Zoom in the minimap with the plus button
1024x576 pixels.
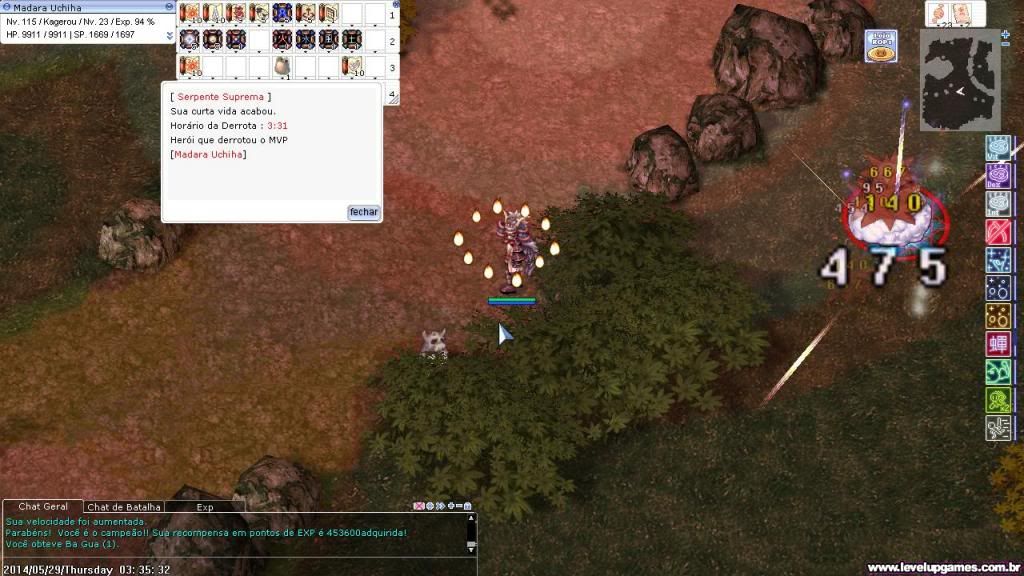tap(1005, 34)
